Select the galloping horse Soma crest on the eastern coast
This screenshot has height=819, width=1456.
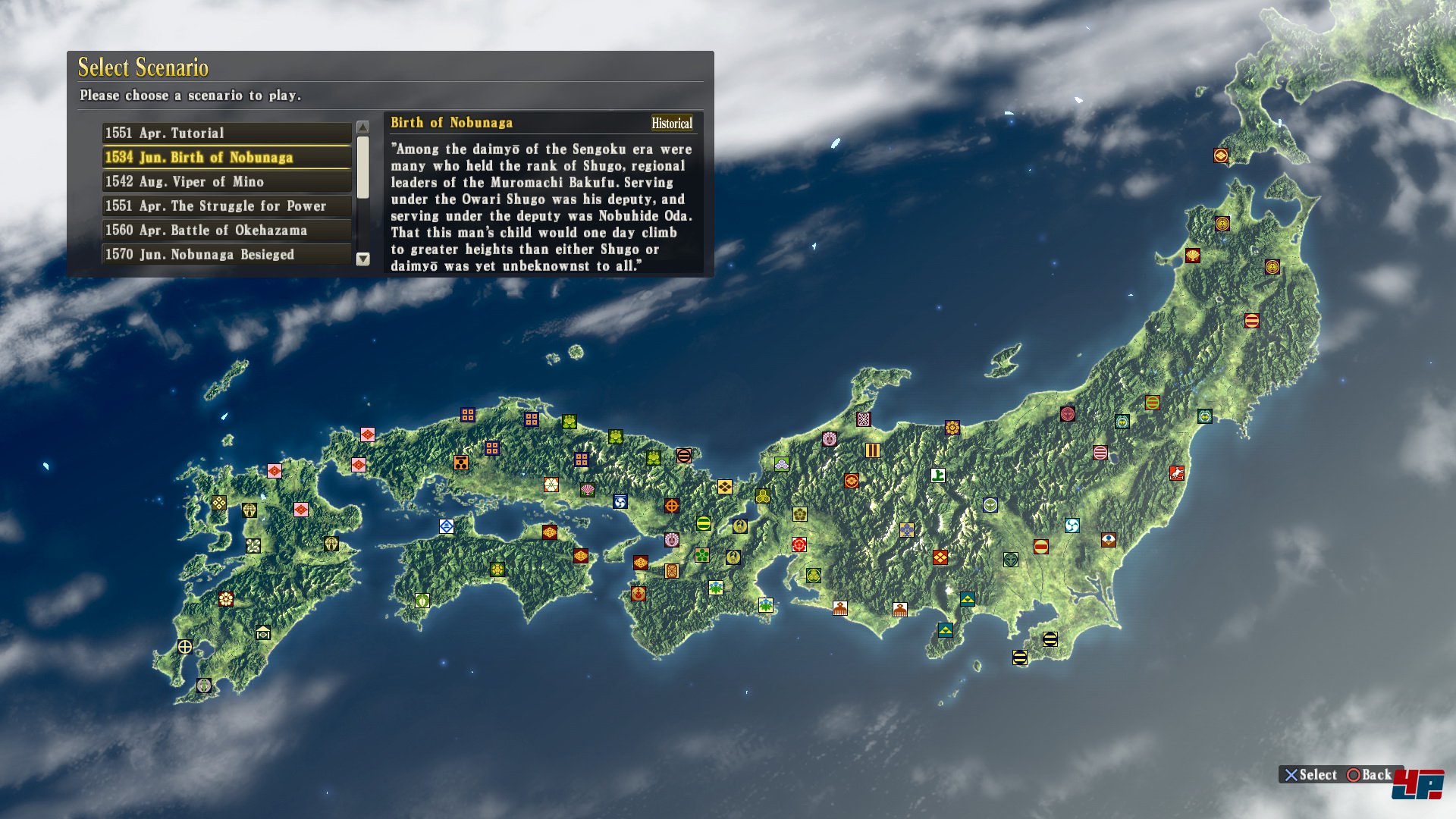click(1177, 474)
